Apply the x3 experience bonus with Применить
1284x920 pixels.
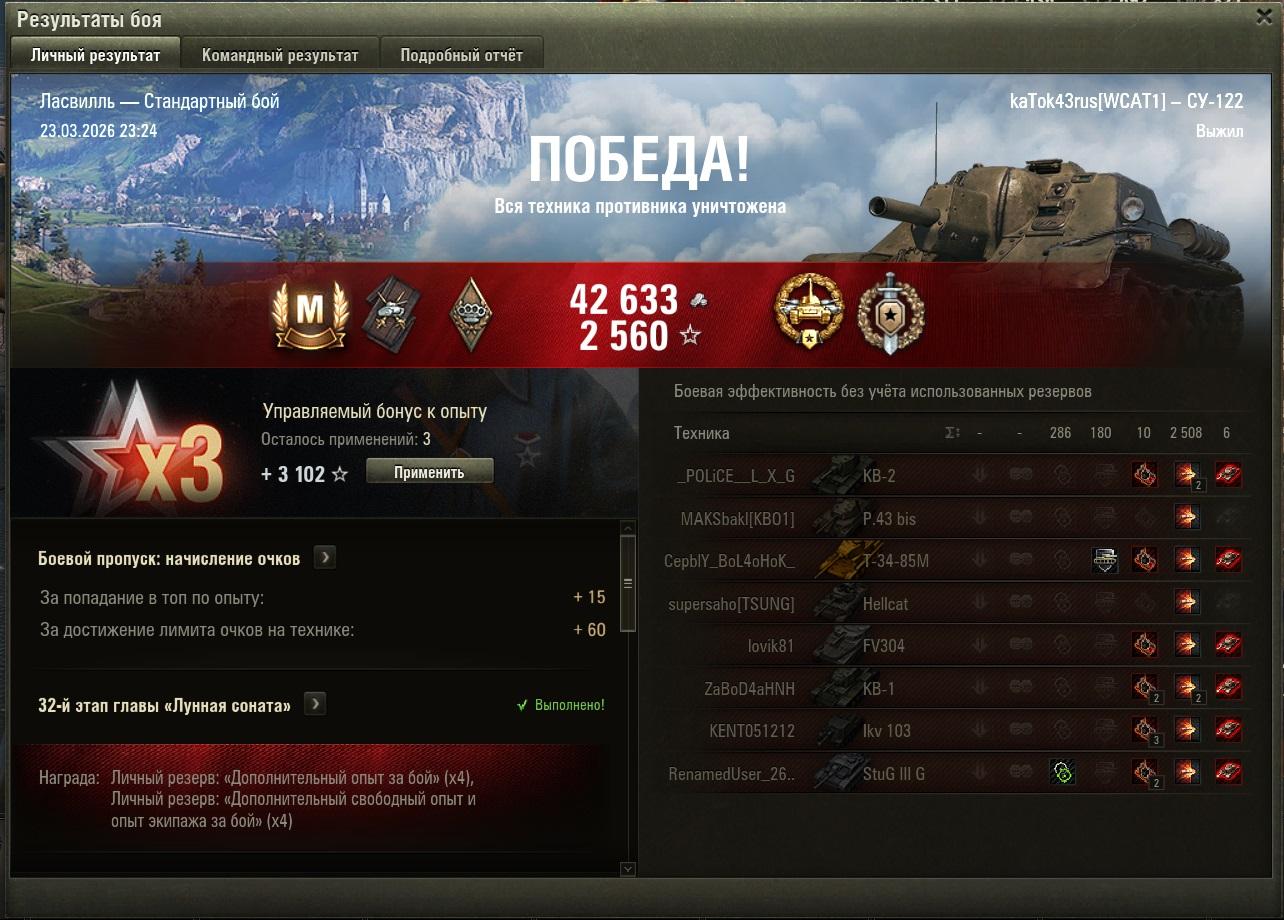(429, 472)
